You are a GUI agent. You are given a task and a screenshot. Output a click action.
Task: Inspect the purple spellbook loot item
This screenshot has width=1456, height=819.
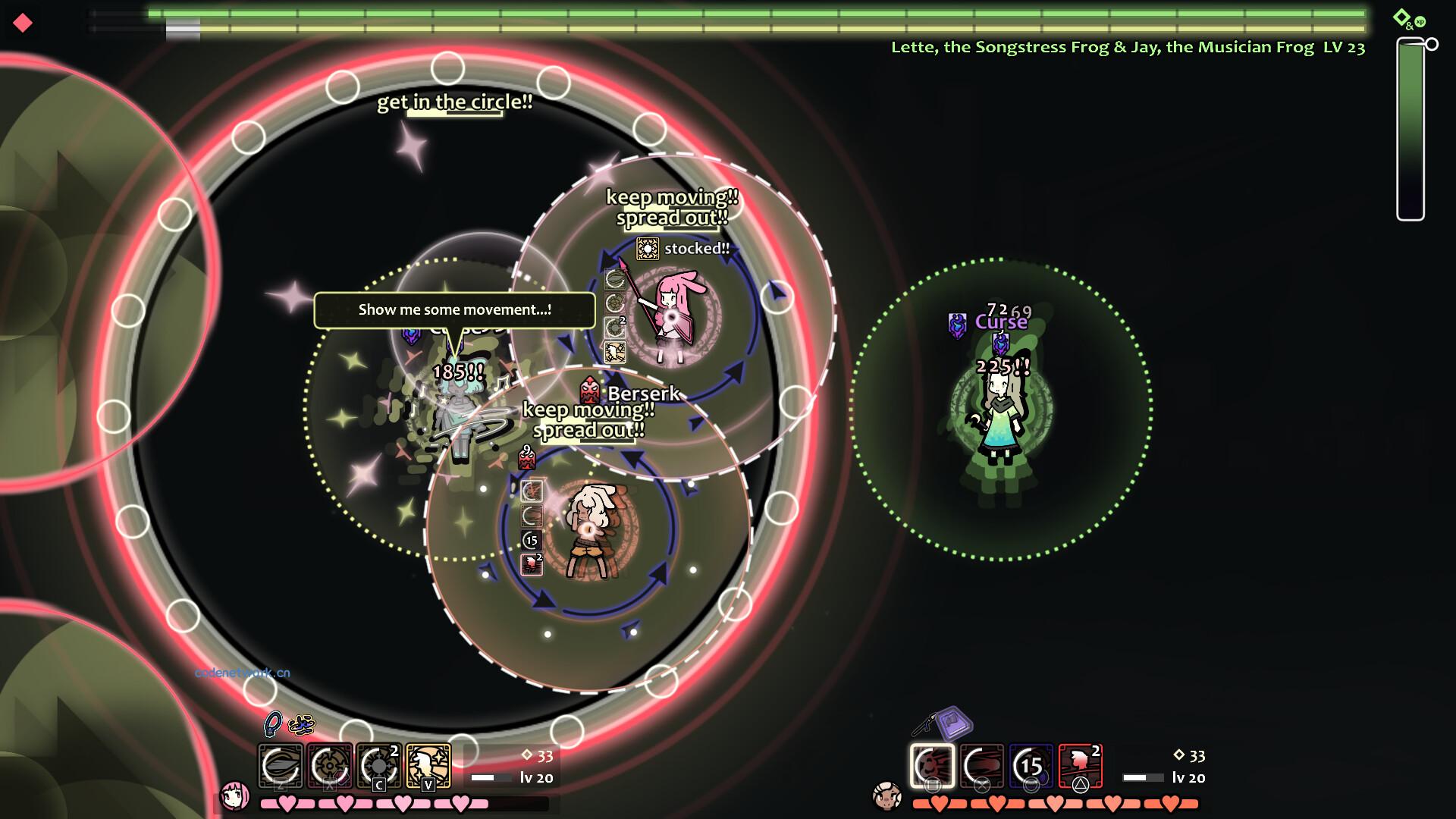tap(954, 723)
